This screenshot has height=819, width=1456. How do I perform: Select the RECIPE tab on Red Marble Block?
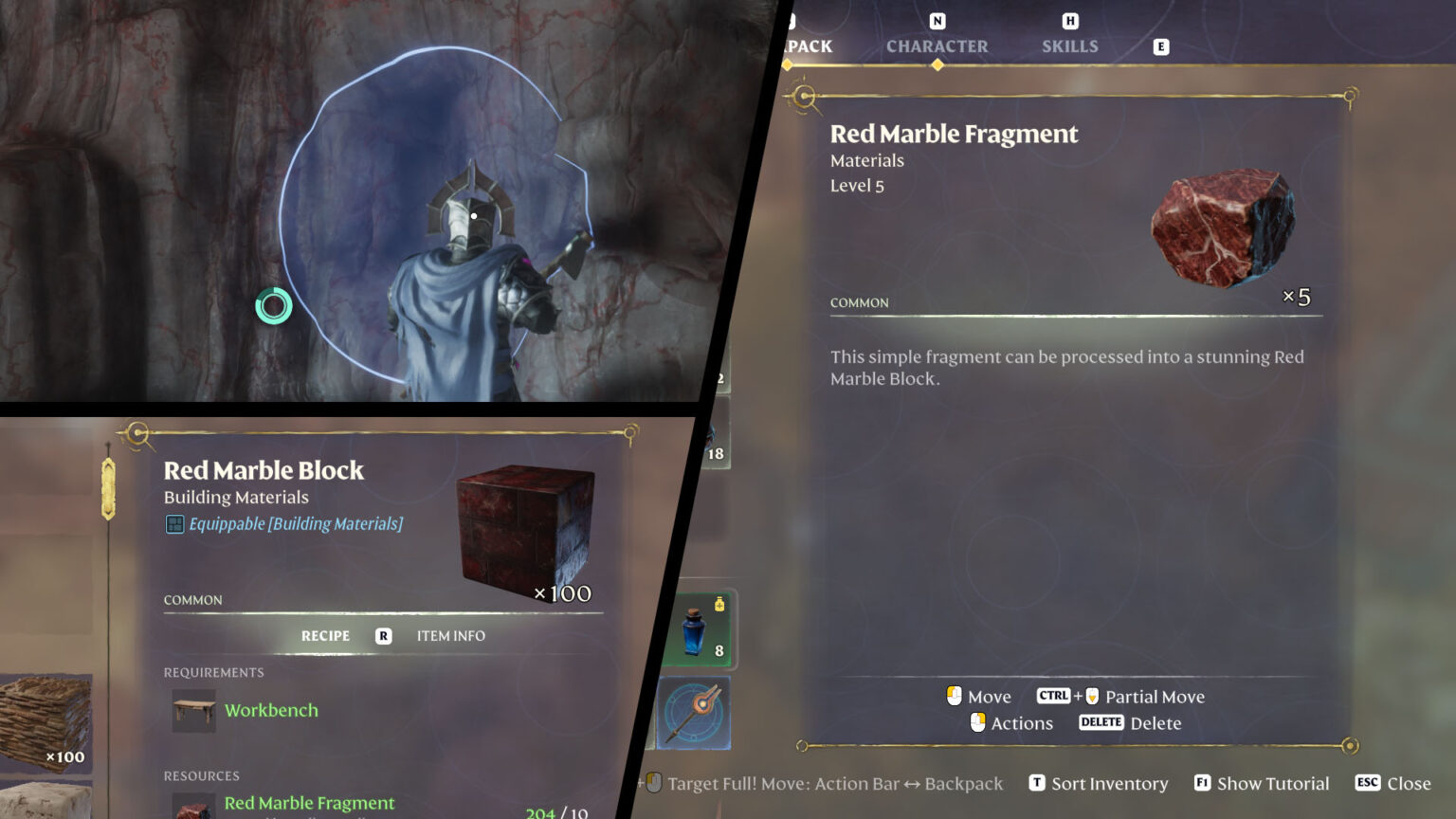325,635
